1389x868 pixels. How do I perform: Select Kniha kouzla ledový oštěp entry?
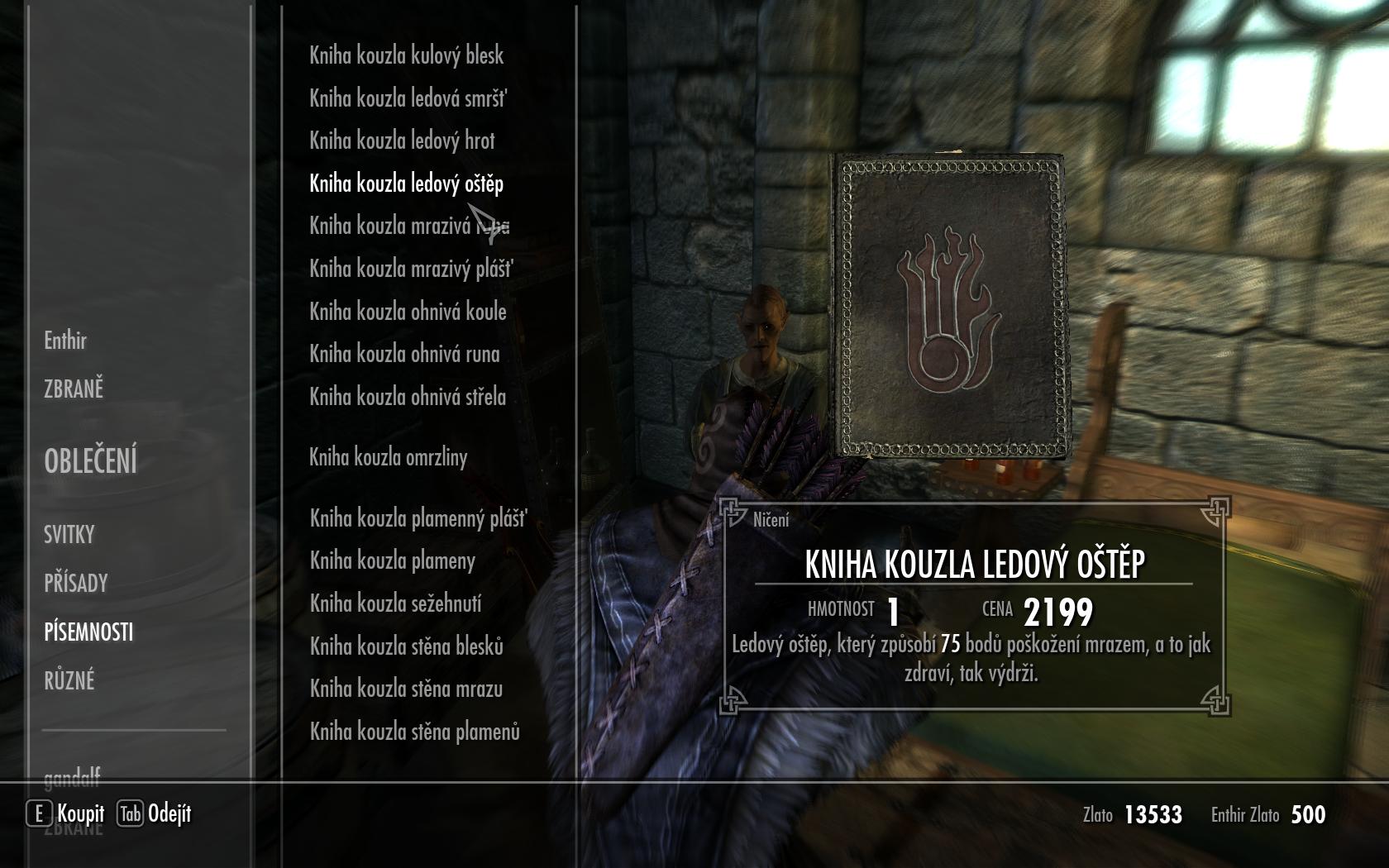click(406, 184)
